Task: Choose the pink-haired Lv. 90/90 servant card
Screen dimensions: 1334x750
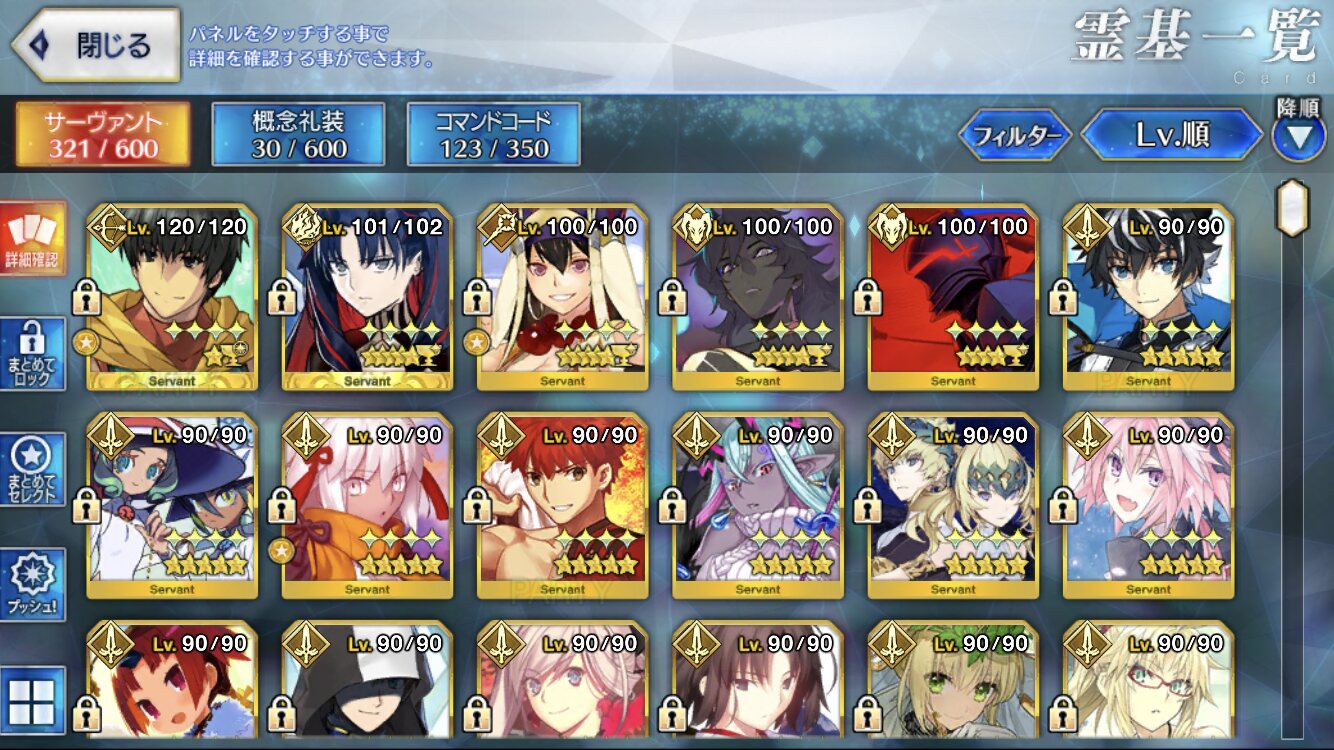Action: pos(1148,506)
